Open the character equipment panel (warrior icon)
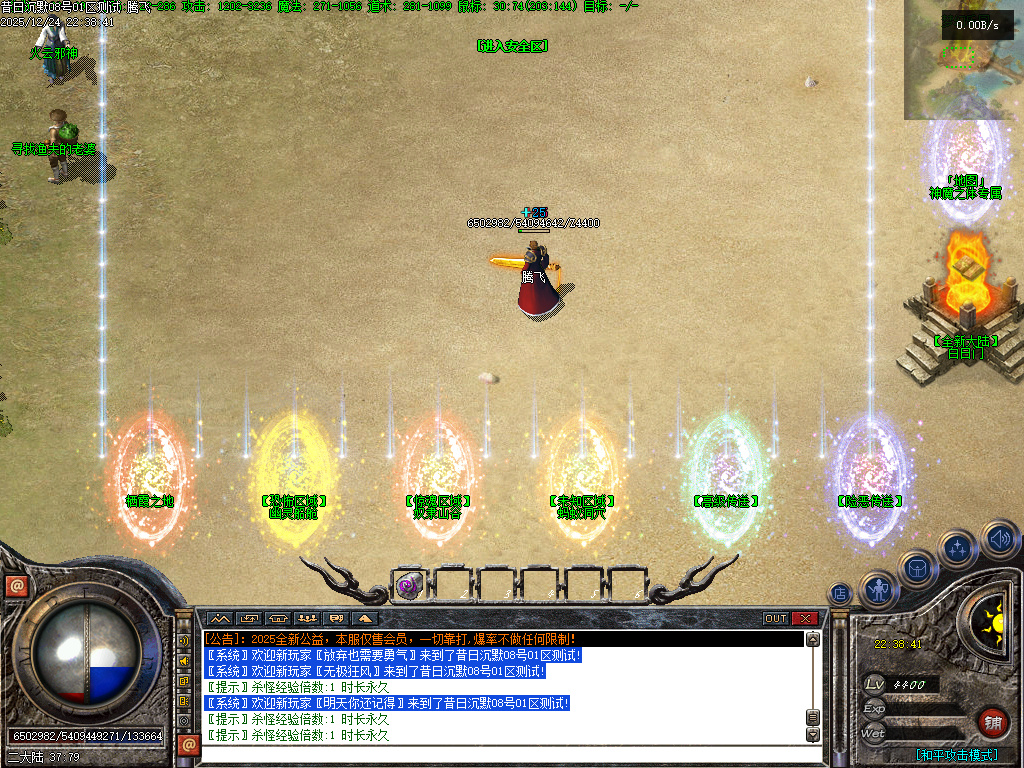The width and height of the screenshot is (1024, 768). (879, 590)
